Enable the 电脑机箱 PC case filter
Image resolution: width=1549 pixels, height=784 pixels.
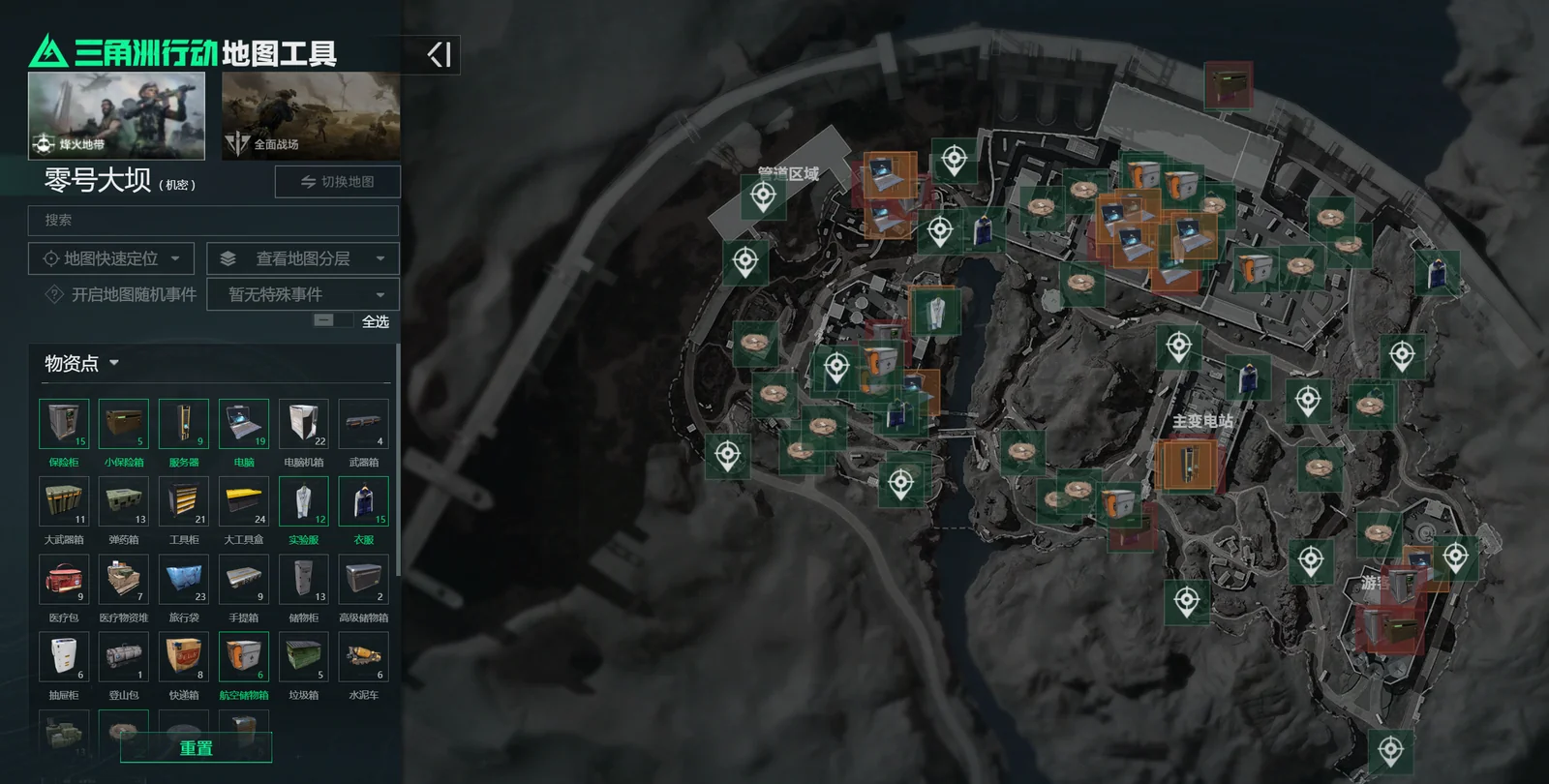(304, 424)
